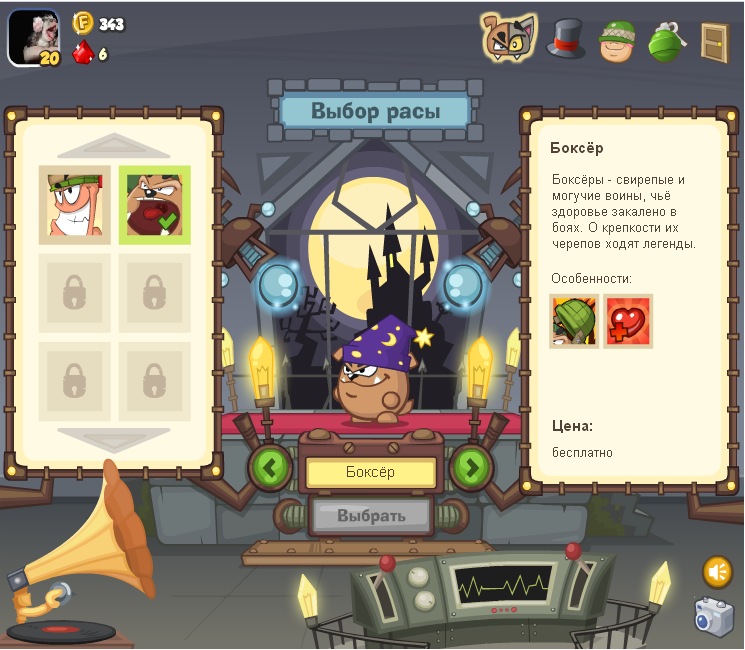Show the next race with the right arrow

[x=472, y=467]
